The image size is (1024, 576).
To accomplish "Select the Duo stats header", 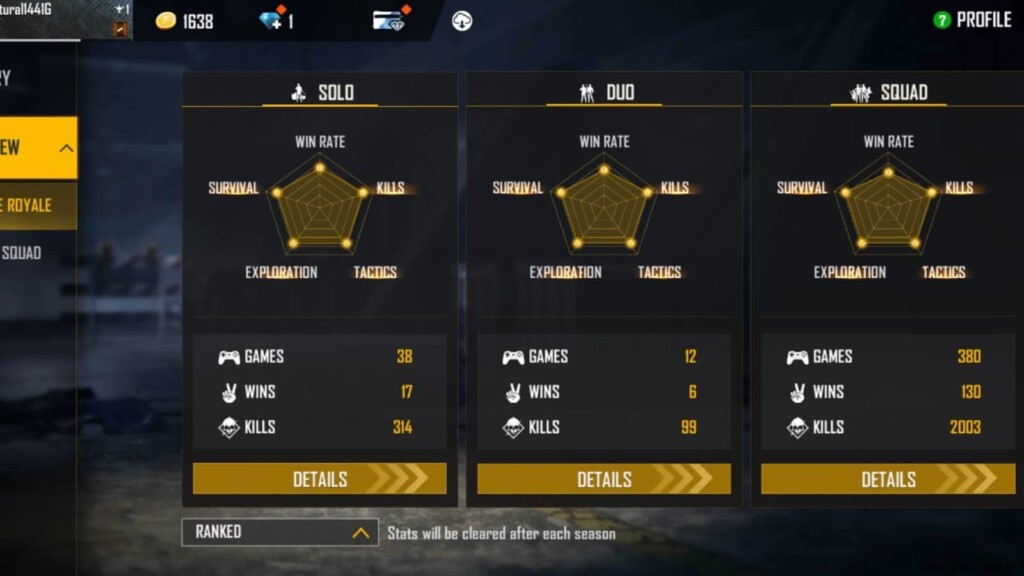I will [x=604, y=93].
